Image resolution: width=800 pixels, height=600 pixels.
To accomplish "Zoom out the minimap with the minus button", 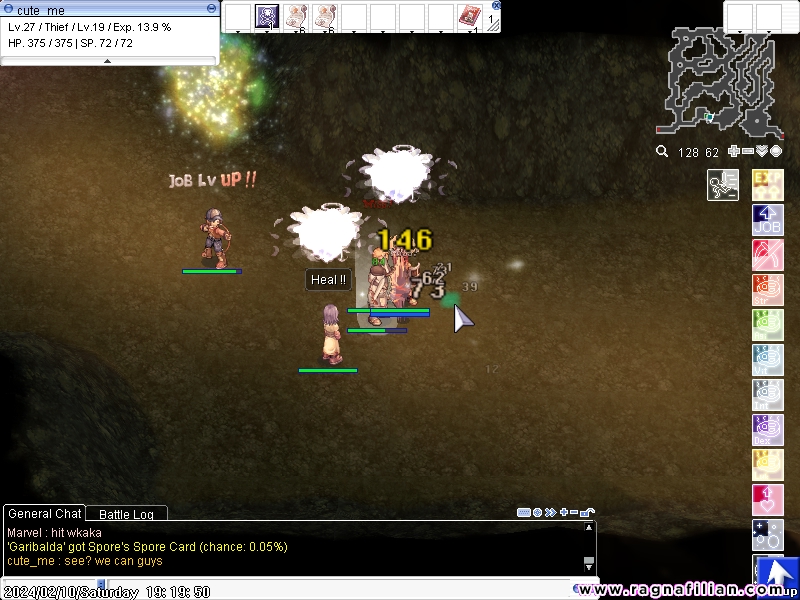I will click(x=748, y=152).
